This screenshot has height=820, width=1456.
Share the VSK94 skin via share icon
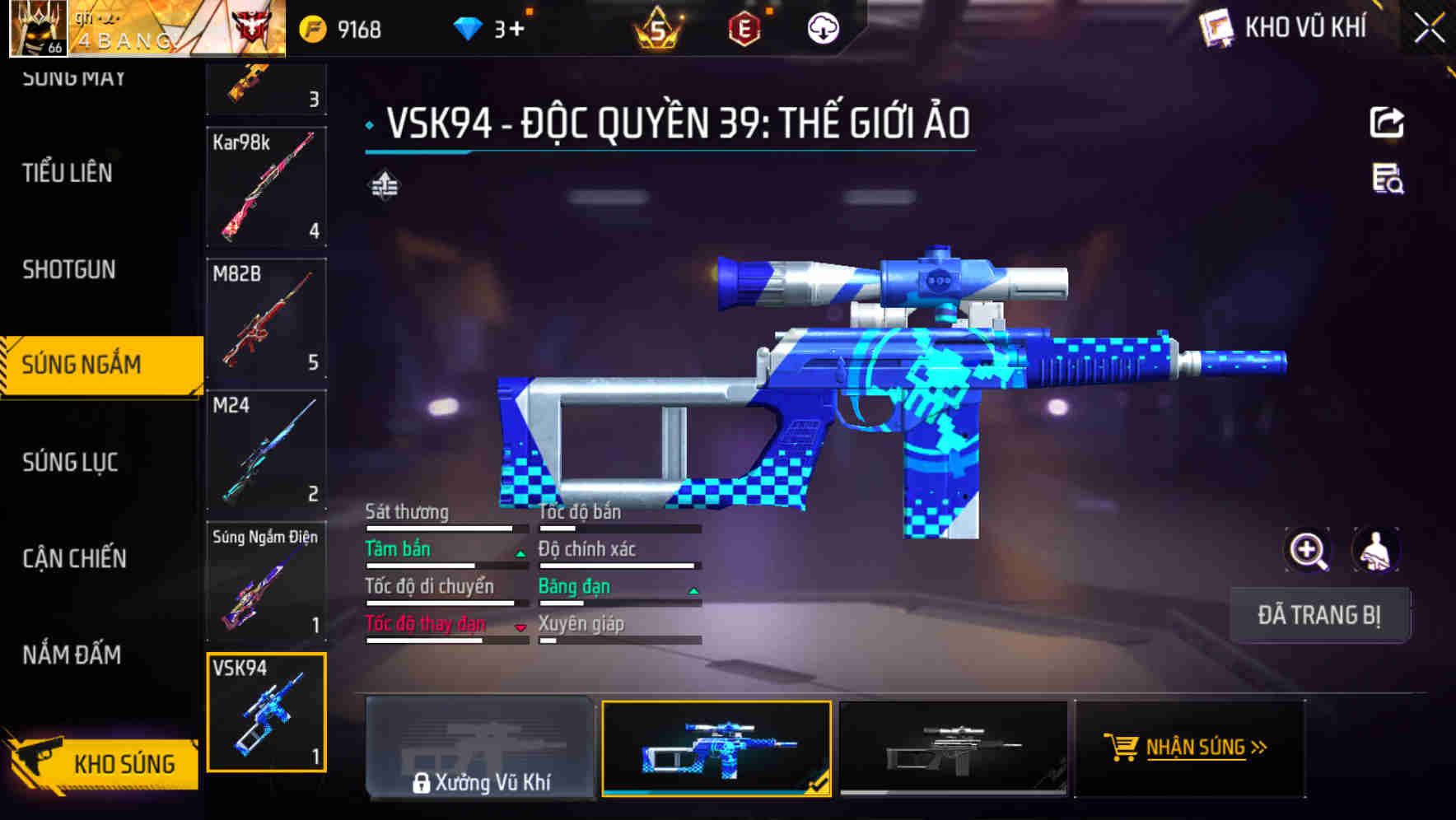click(1388, 122)
